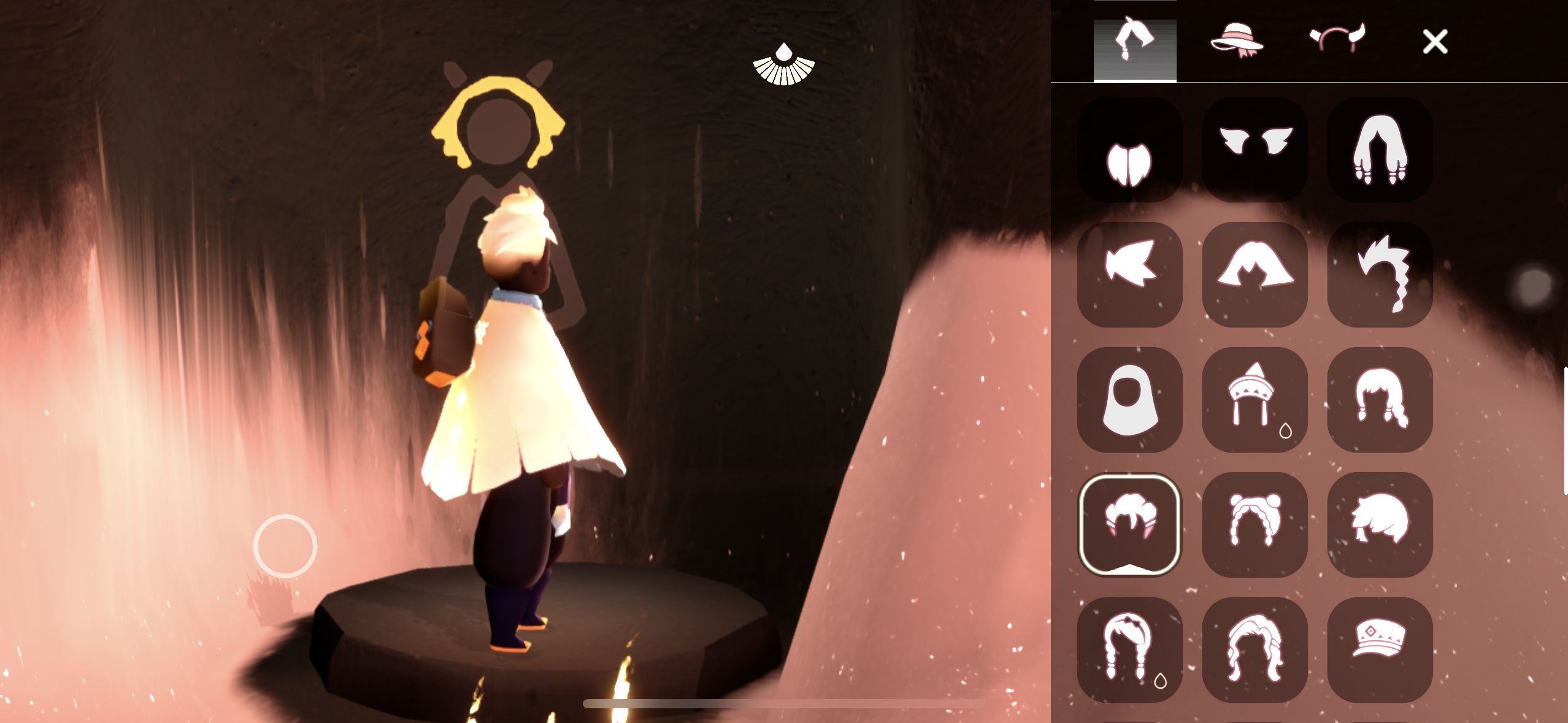Select the short triangular bob hairstyle
The height and width of the screenshot is (723, 1568).
point(1255,275)
